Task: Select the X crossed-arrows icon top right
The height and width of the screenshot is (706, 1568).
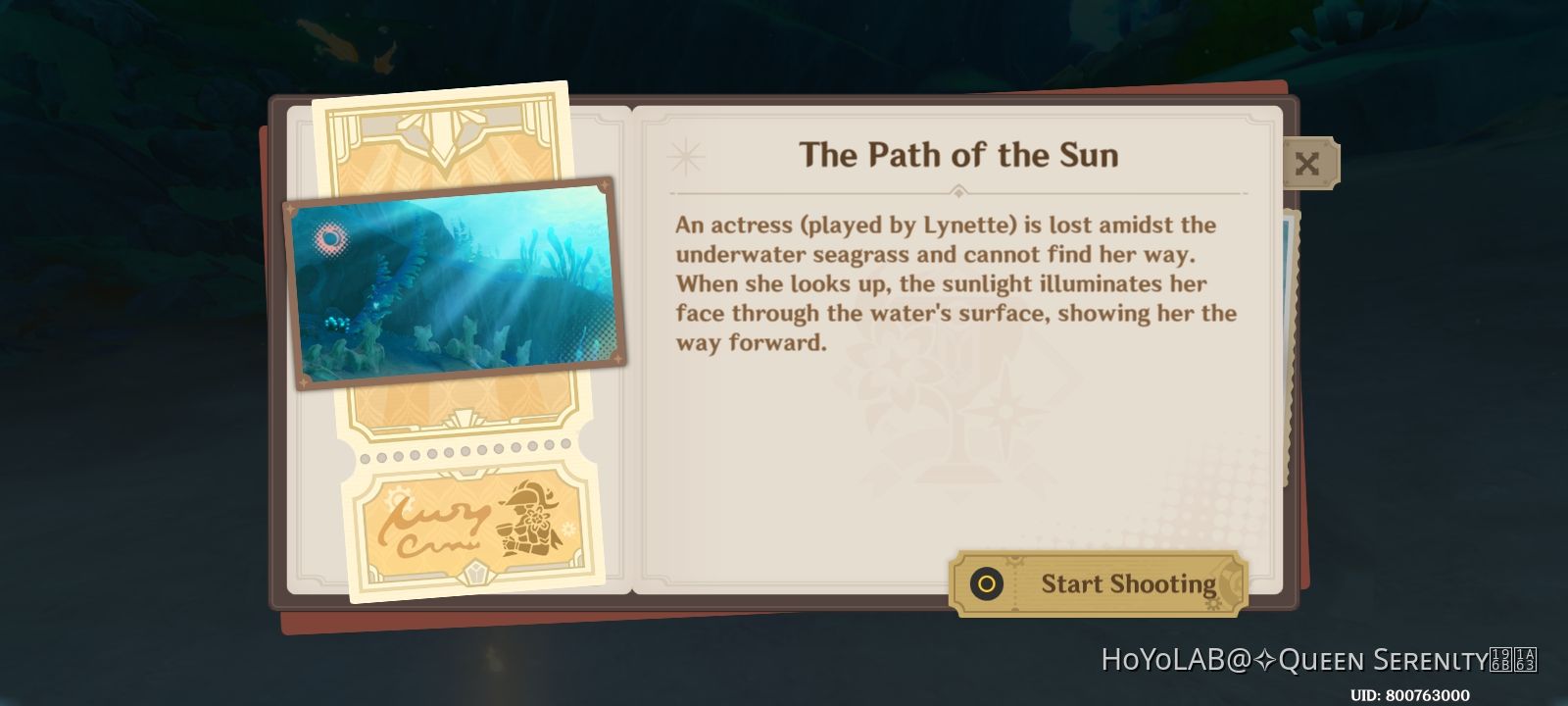Action: [1309, 162]
